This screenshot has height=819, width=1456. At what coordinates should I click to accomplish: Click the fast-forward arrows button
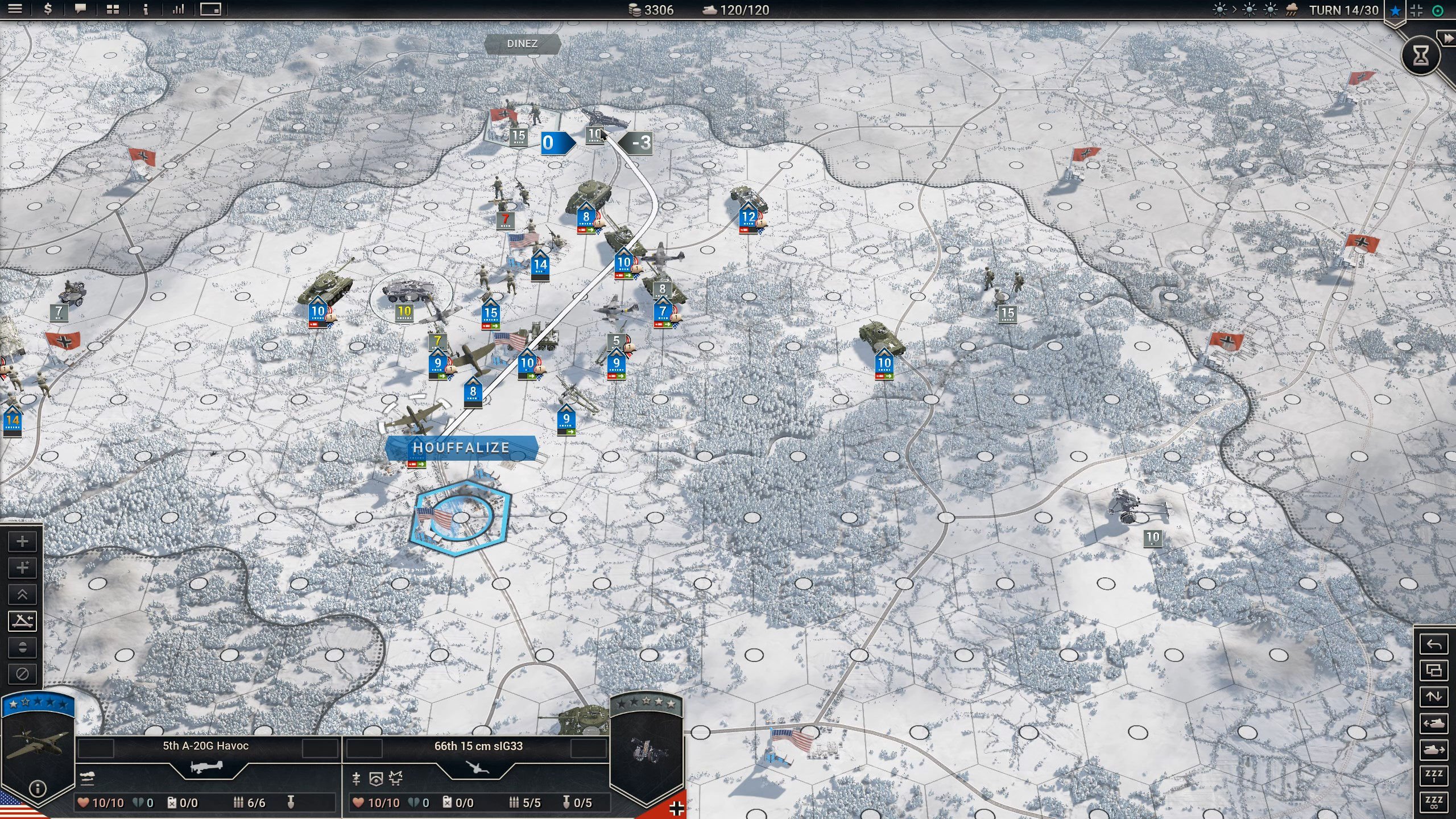click(x=1447, y=38)
